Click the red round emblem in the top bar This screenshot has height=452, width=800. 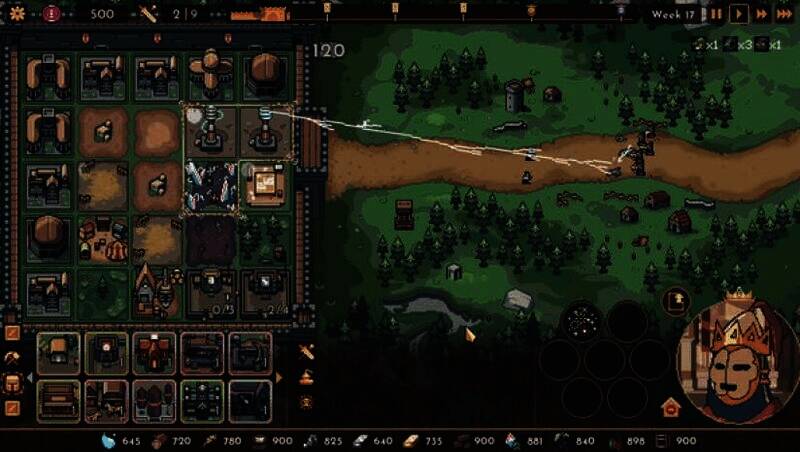coord(51,14)
